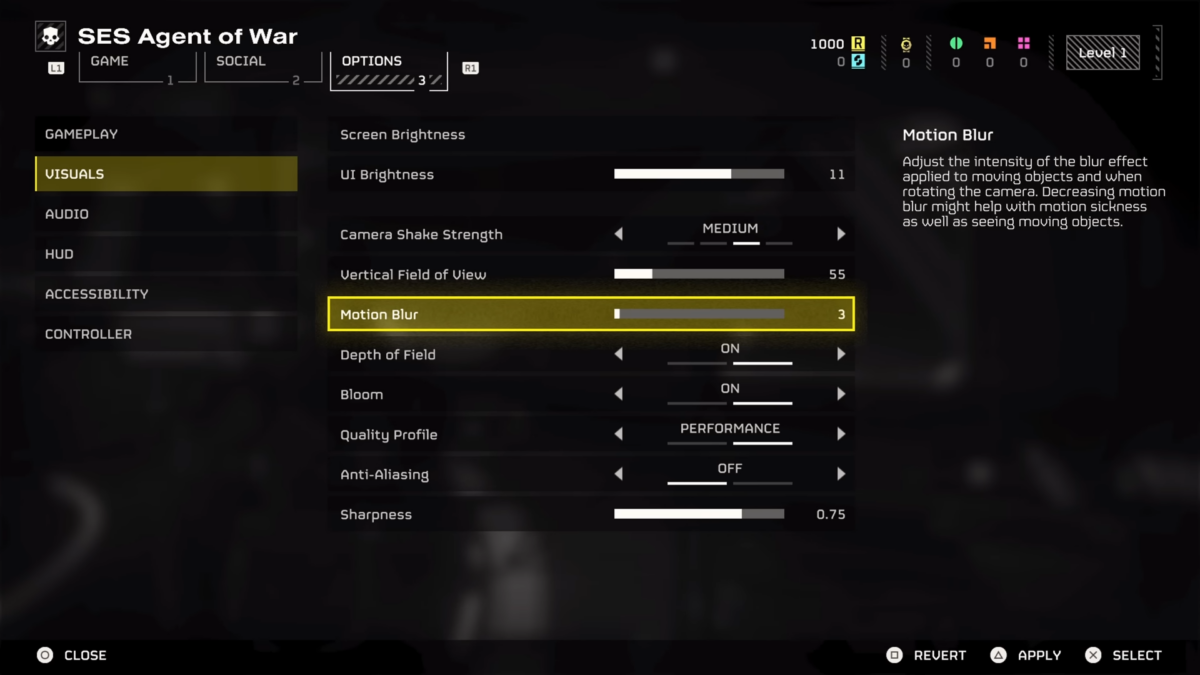Adjust the UI Brightness slider

(699, 174)
